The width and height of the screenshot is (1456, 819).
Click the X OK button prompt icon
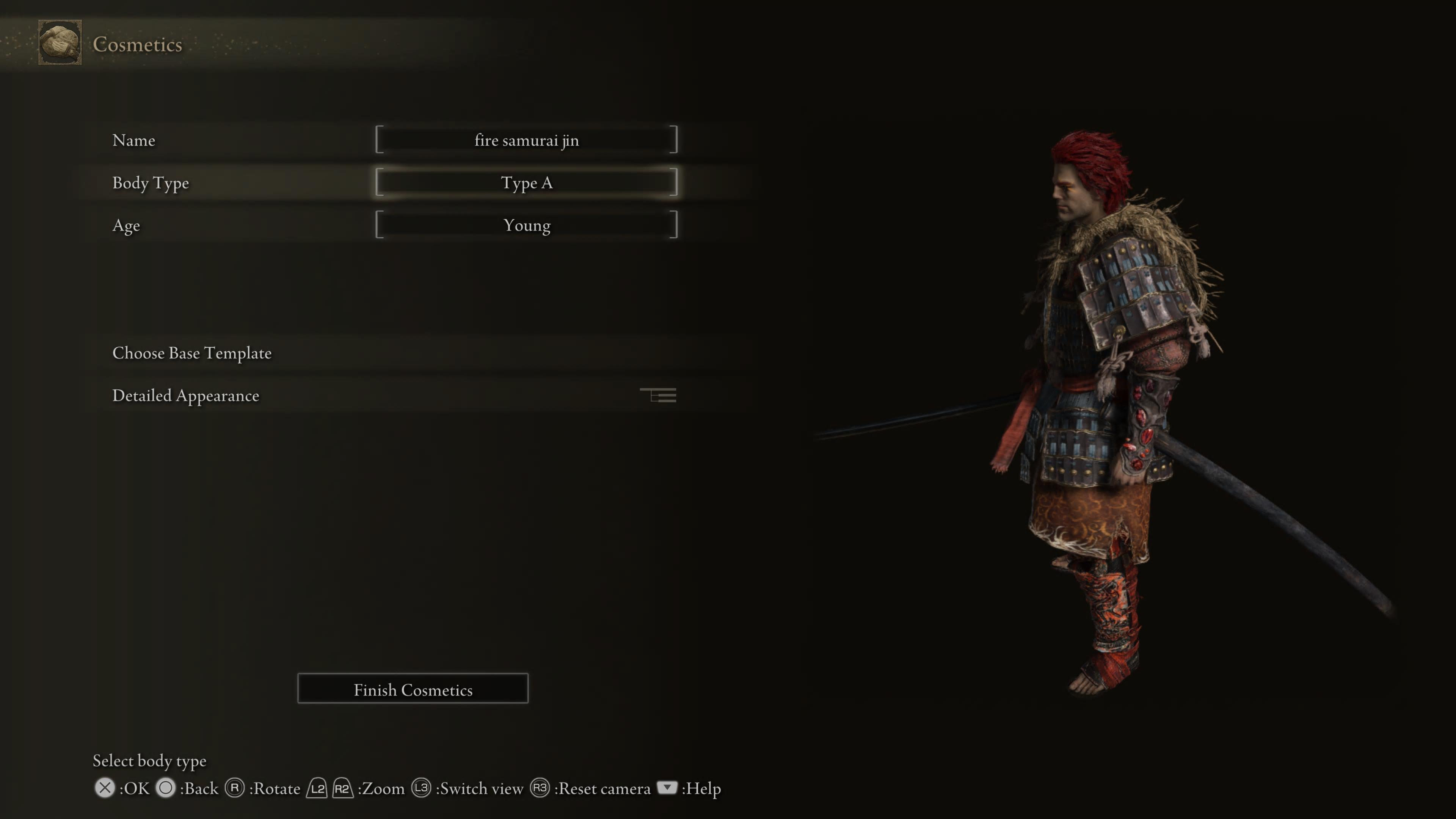tap(105, 788)
